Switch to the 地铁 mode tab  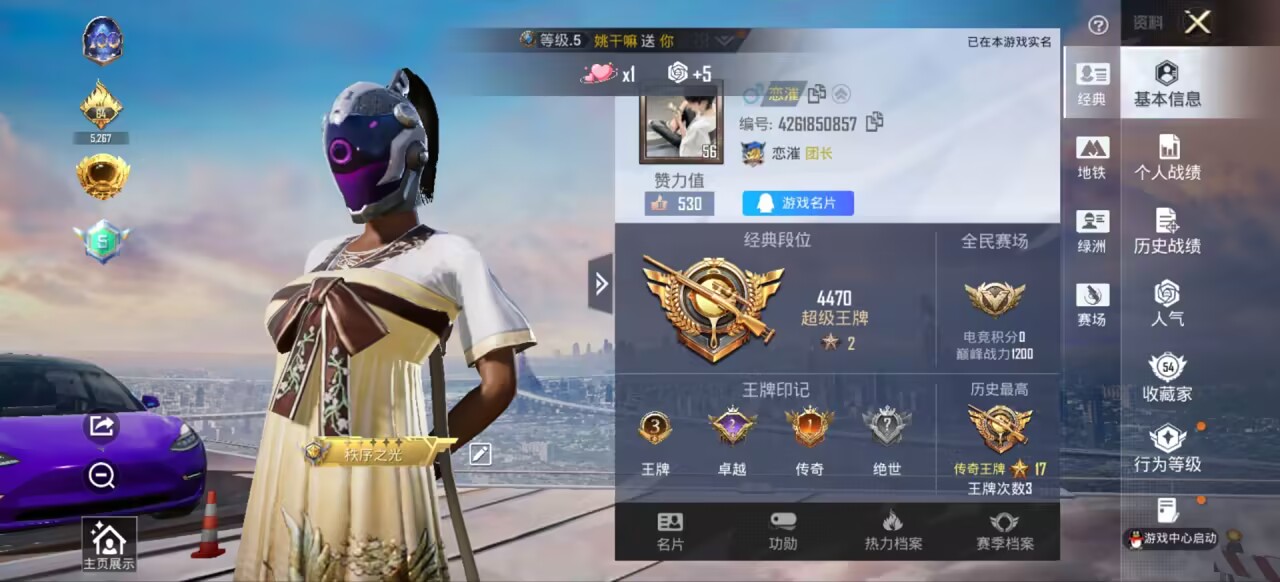click(x=1092, y=158)
